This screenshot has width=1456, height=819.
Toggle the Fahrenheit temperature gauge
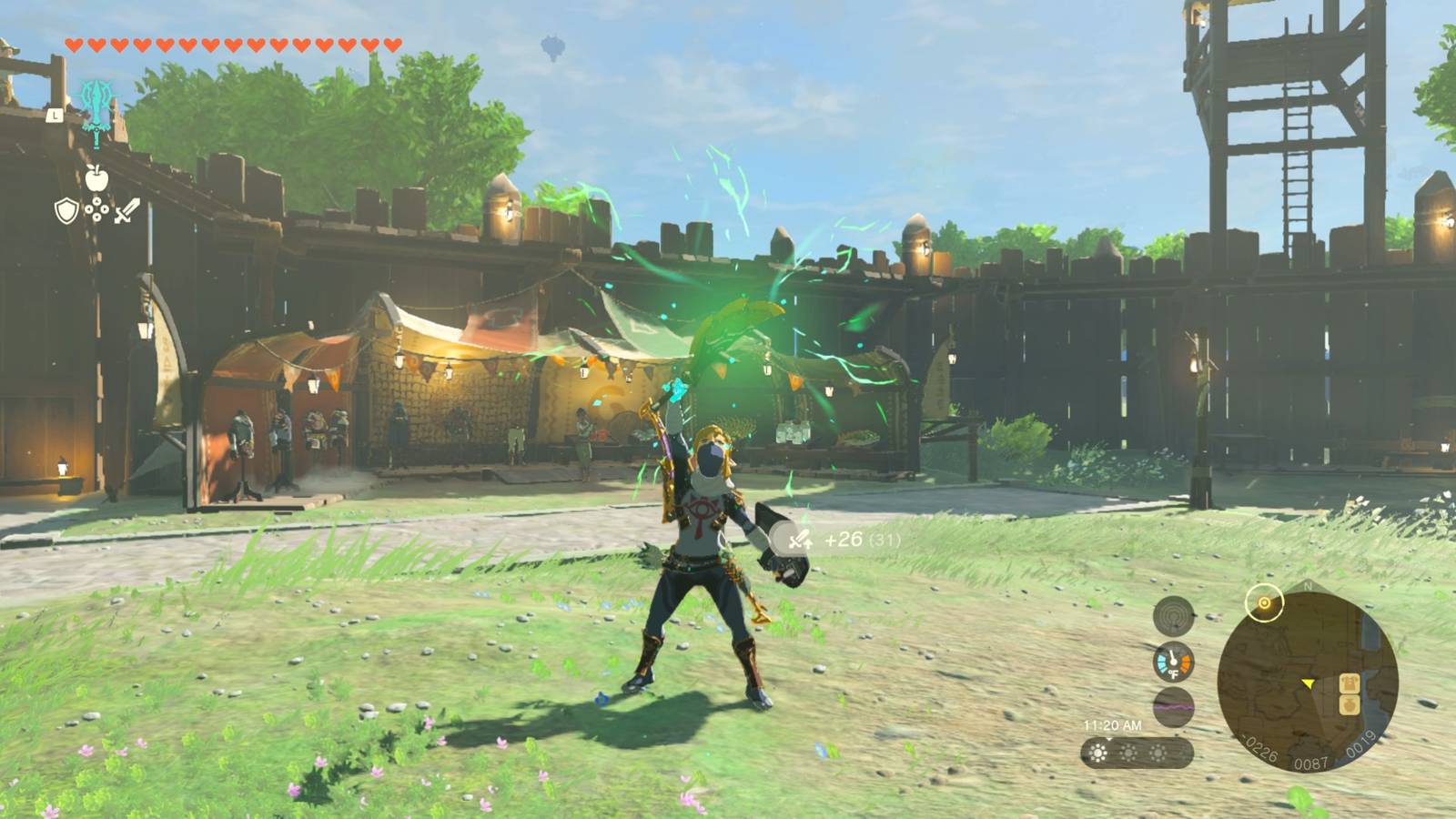(1173, 662)
